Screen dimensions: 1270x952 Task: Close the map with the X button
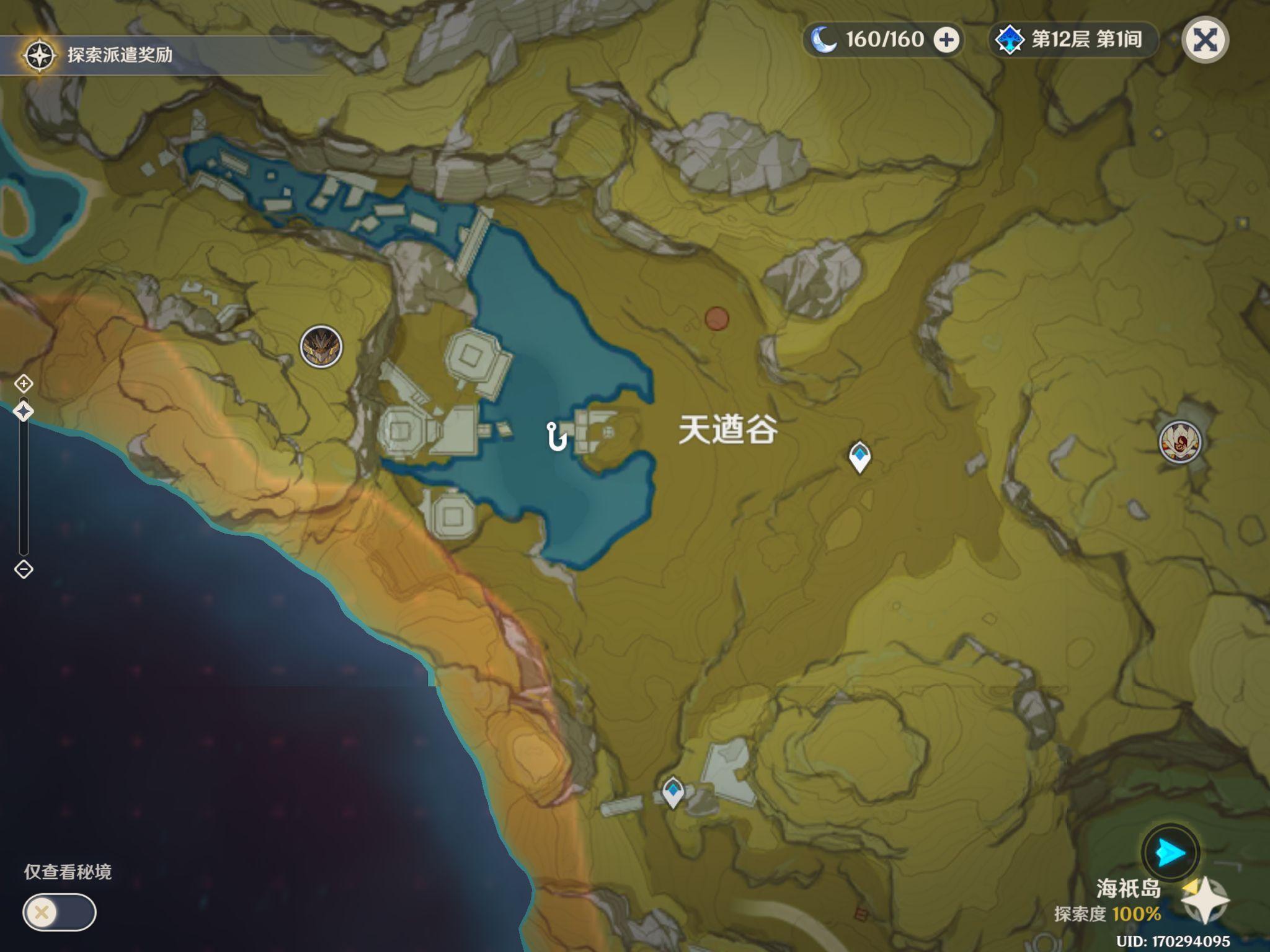click(x=1205, y=40)
